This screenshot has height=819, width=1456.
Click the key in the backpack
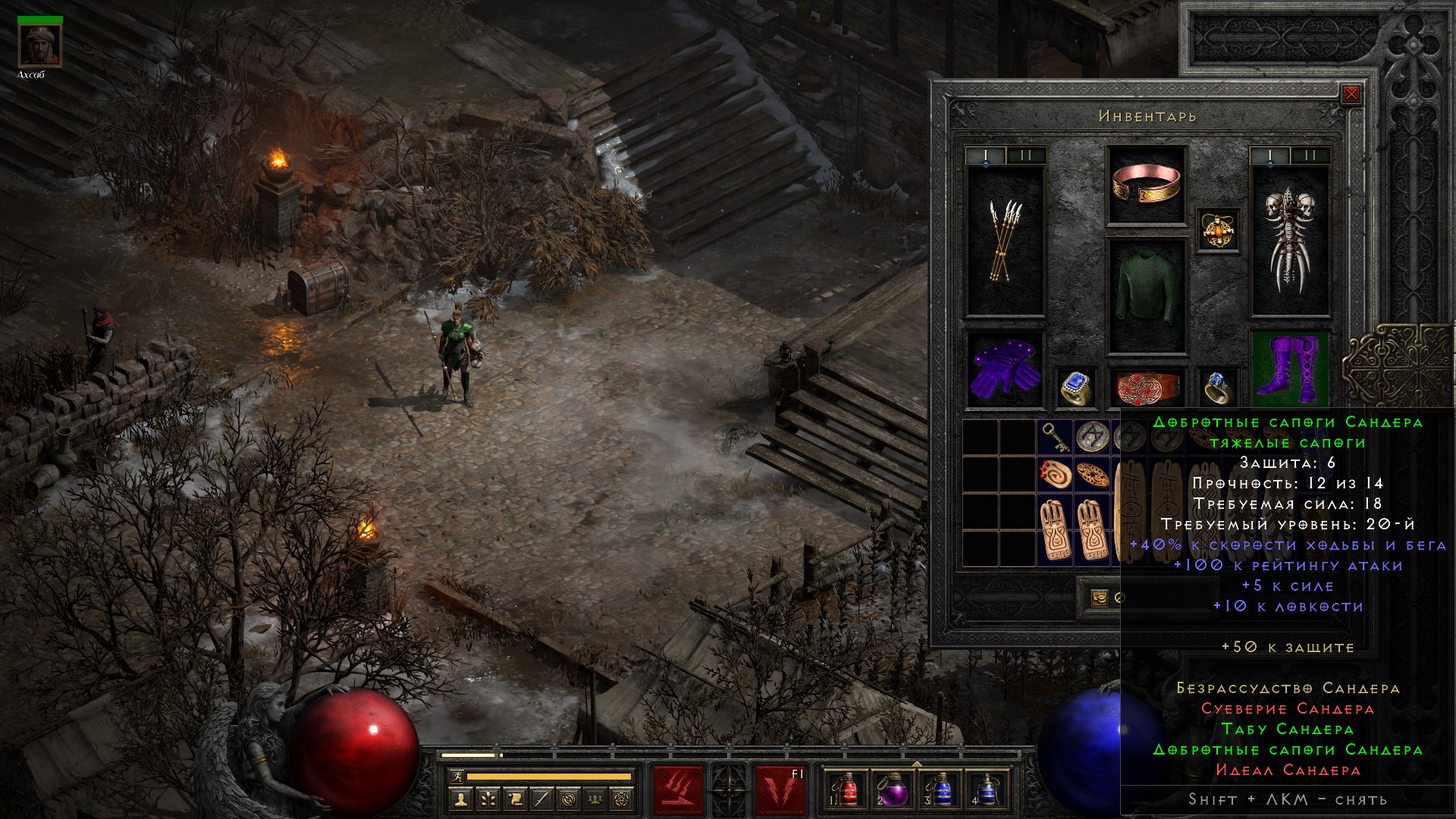1054,437
